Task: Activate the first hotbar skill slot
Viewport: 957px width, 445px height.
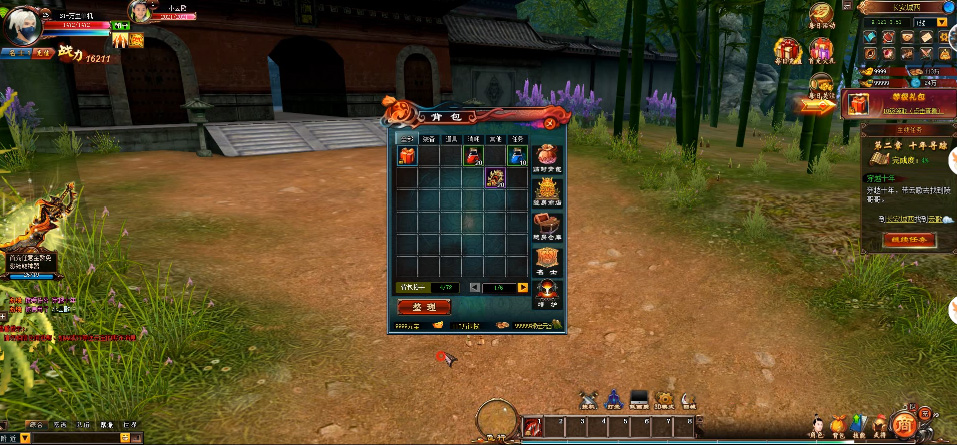Action: 532,428
